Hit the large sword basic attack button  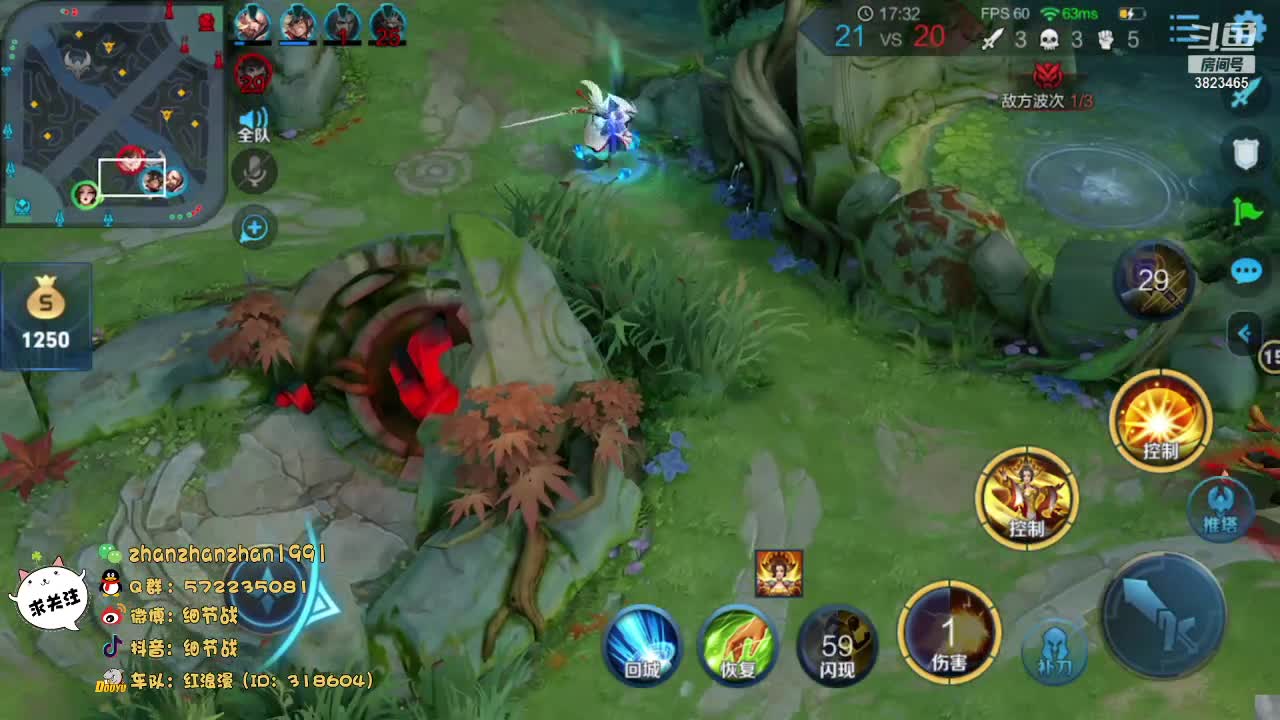(x=1163, y=615)
